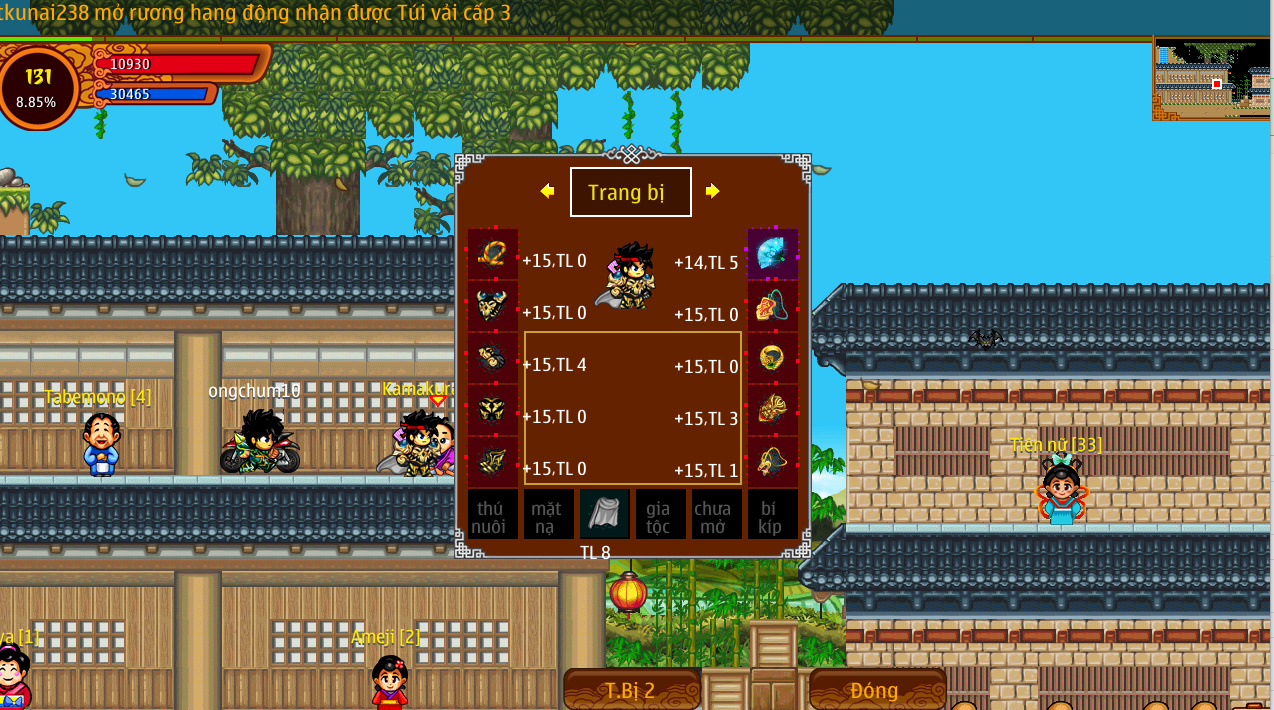
Task: Select the horned armor slot in the left column
Action: coord(493,306)
